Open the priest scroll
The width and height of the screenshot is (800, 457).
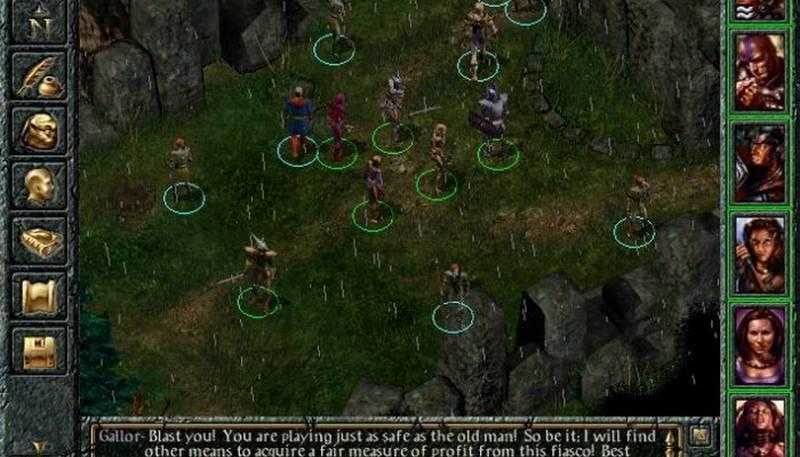click(39, 297)
